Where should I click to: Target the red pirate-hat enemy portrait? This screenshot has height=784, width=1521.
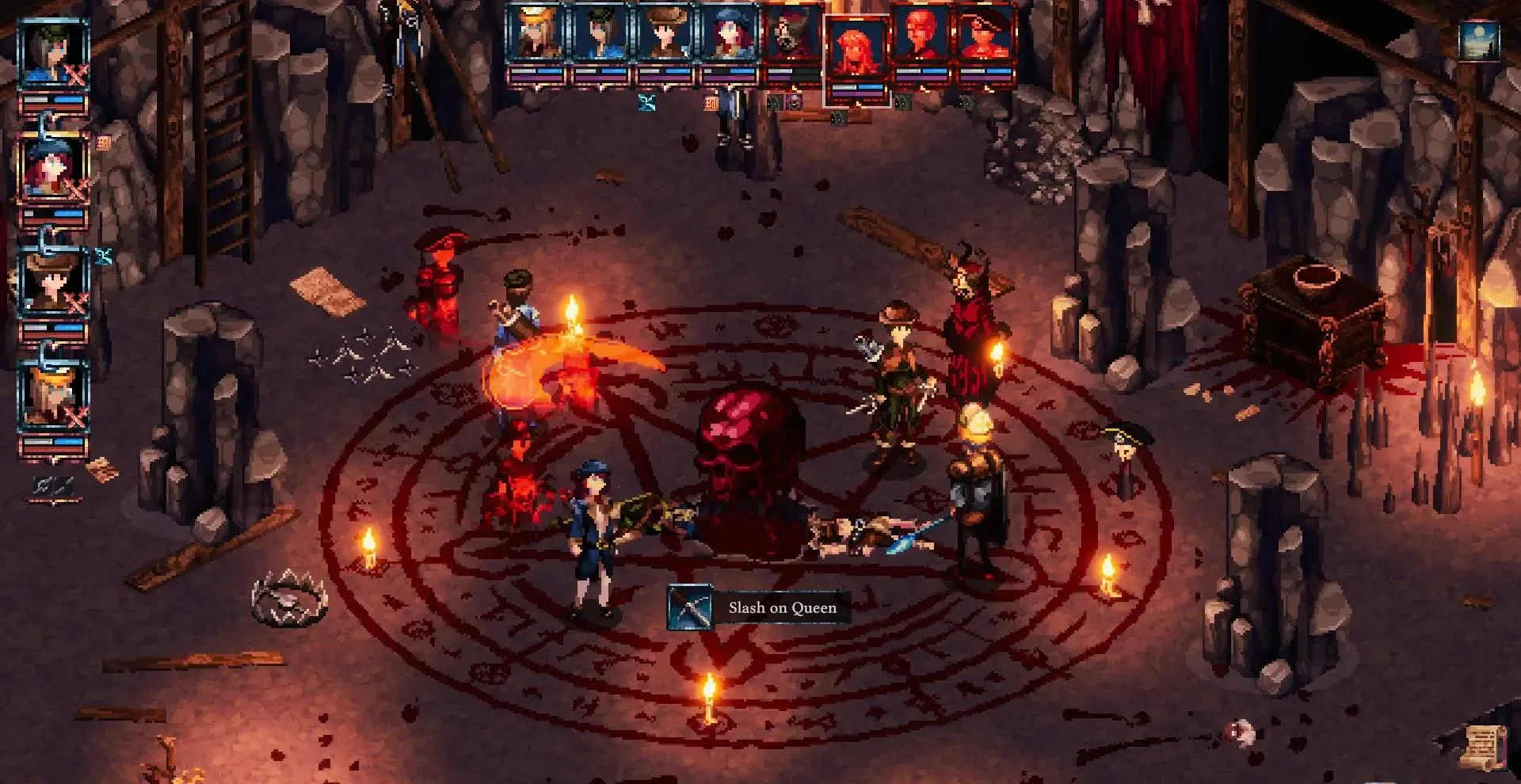pos(985,36)
